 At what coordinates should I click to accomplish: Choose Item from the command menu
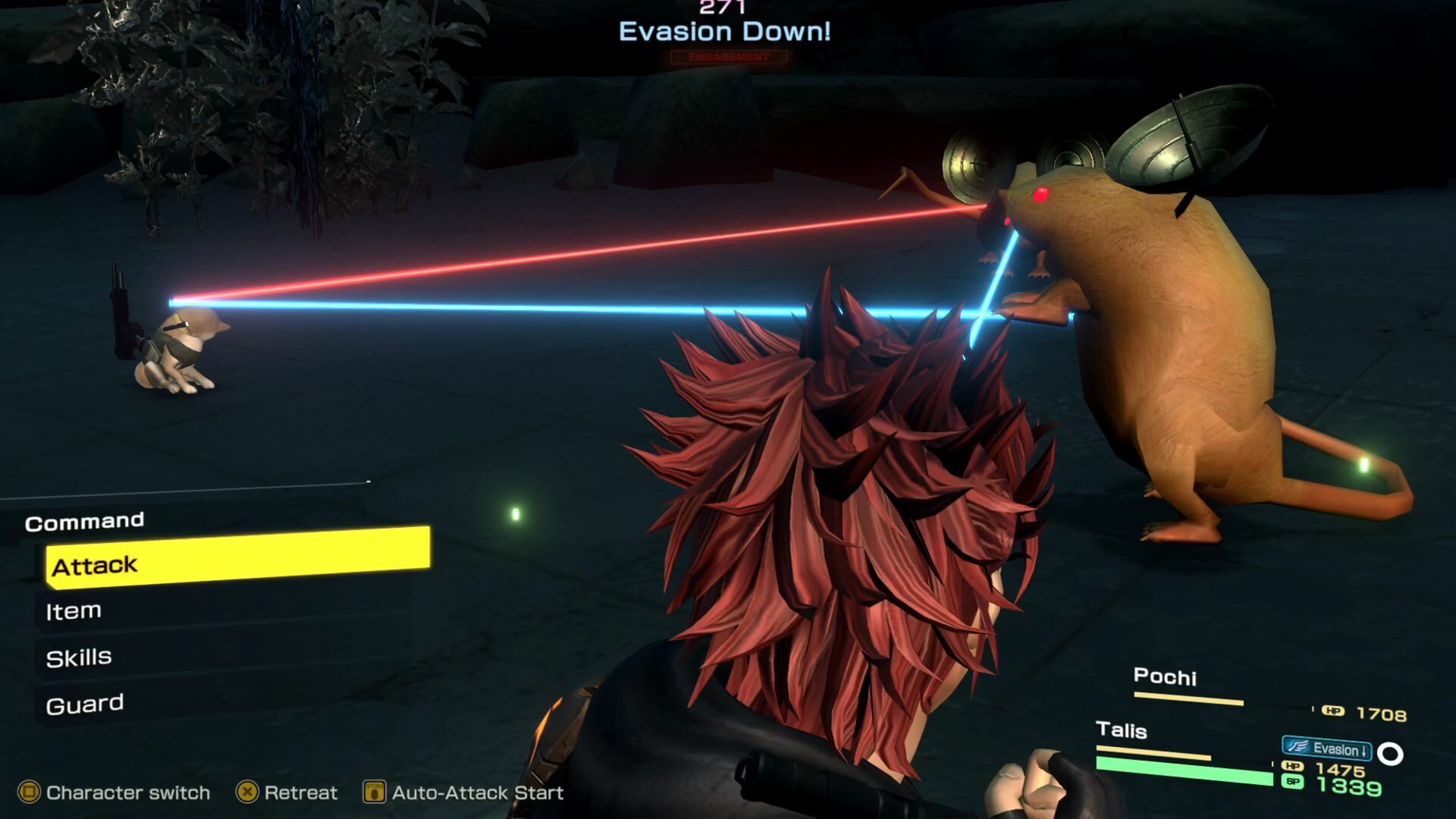(74, 611)
